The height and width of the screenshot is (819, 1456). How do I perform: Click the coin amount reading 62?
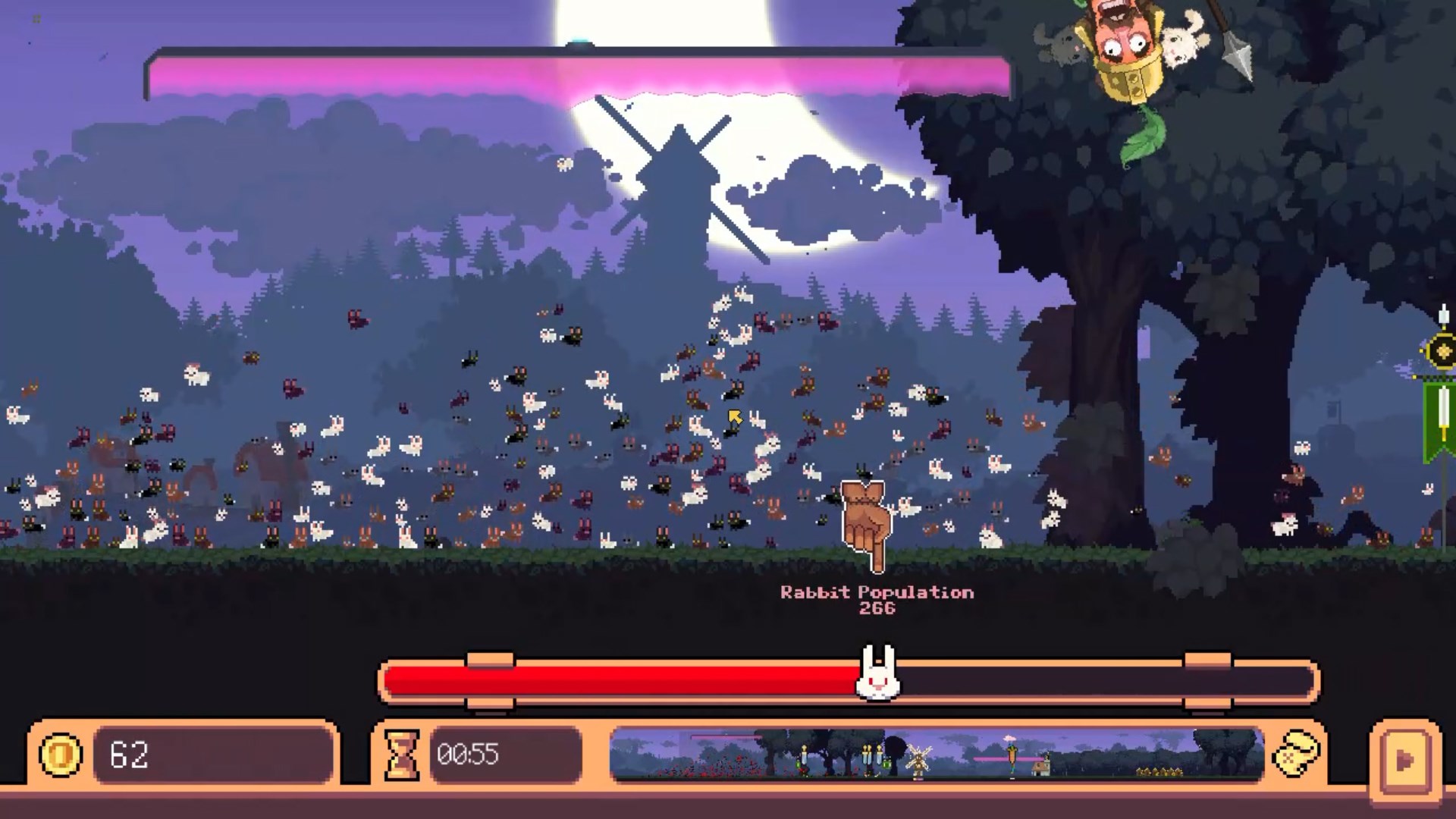tap(129, 755)
